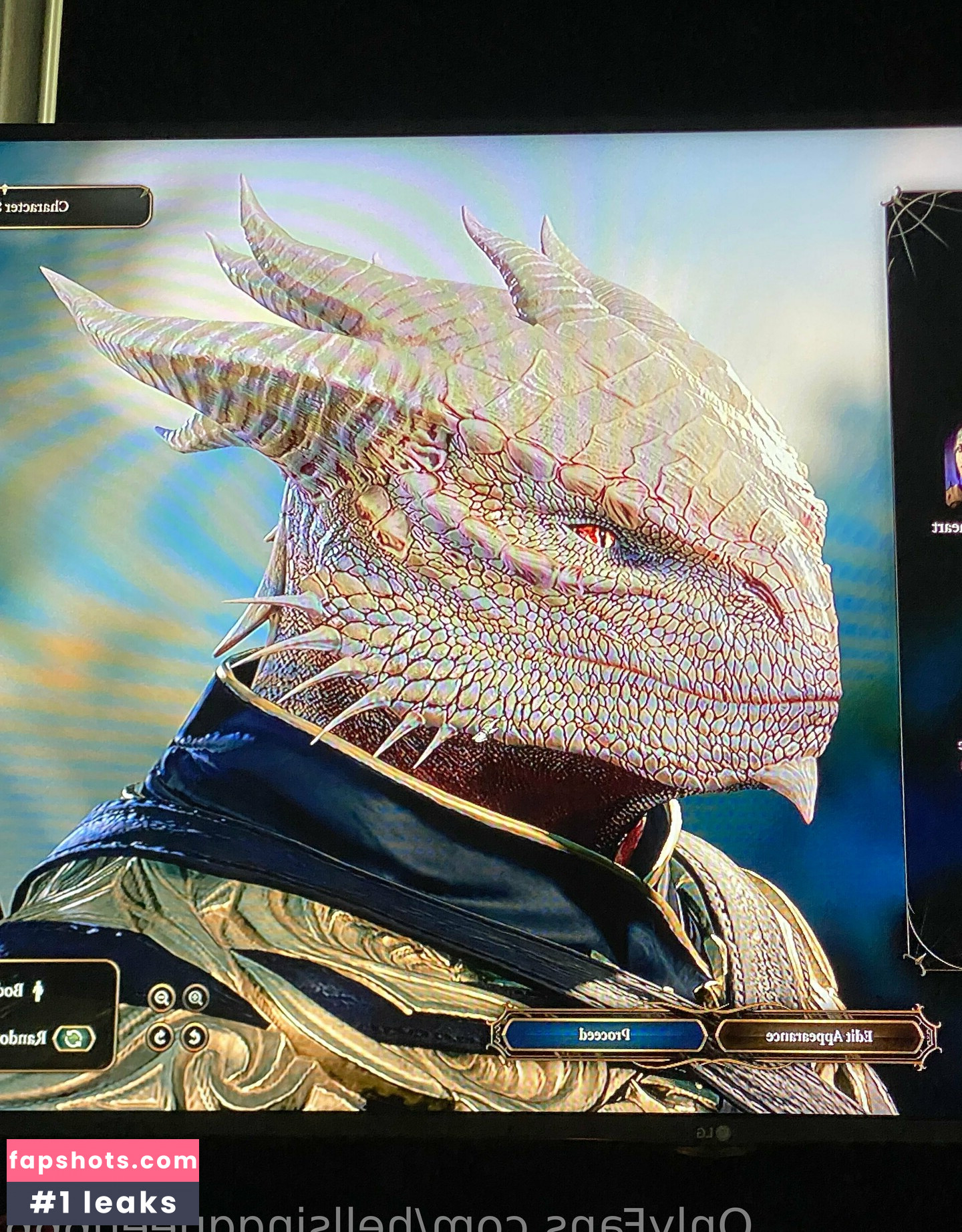This screenshot has width=962, height=1232.
Task: Open the Edit Appearance options
Action: 819,1036
